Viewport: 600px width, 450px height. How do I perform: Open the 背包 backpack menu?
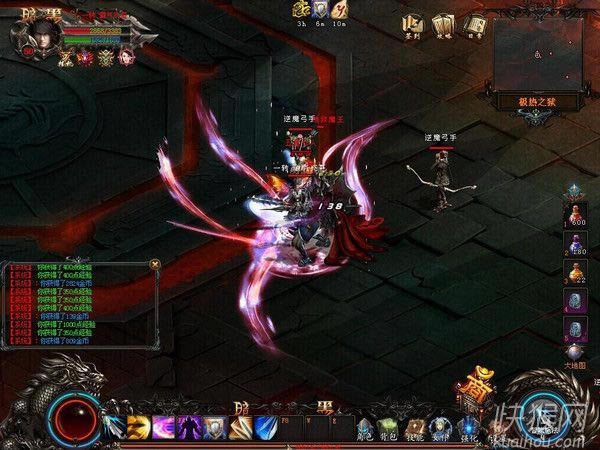(x=389, y=428)
